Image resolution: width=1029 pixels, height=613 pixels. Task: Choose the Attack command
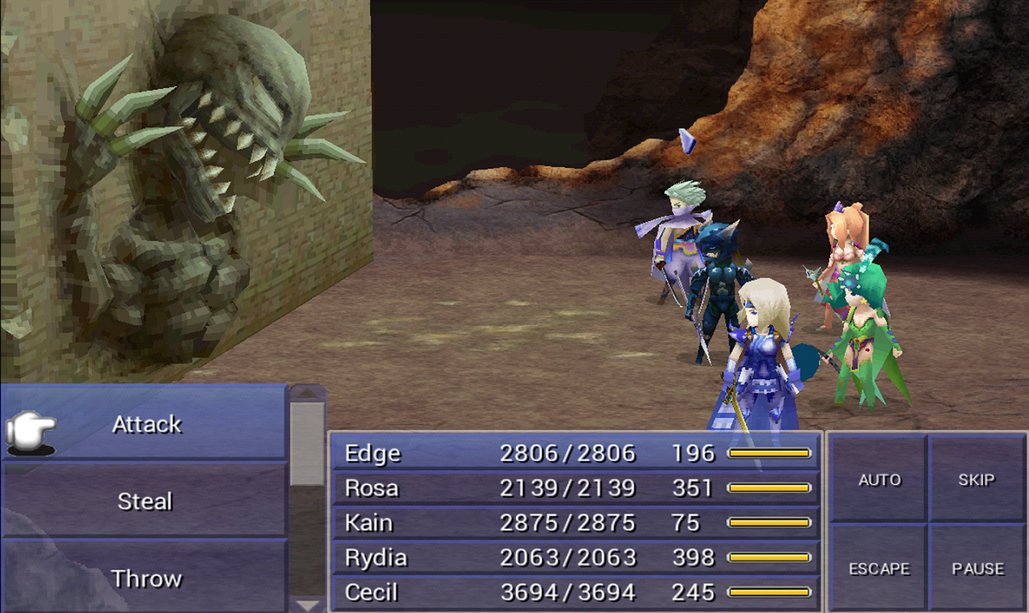tap(146, 424)
